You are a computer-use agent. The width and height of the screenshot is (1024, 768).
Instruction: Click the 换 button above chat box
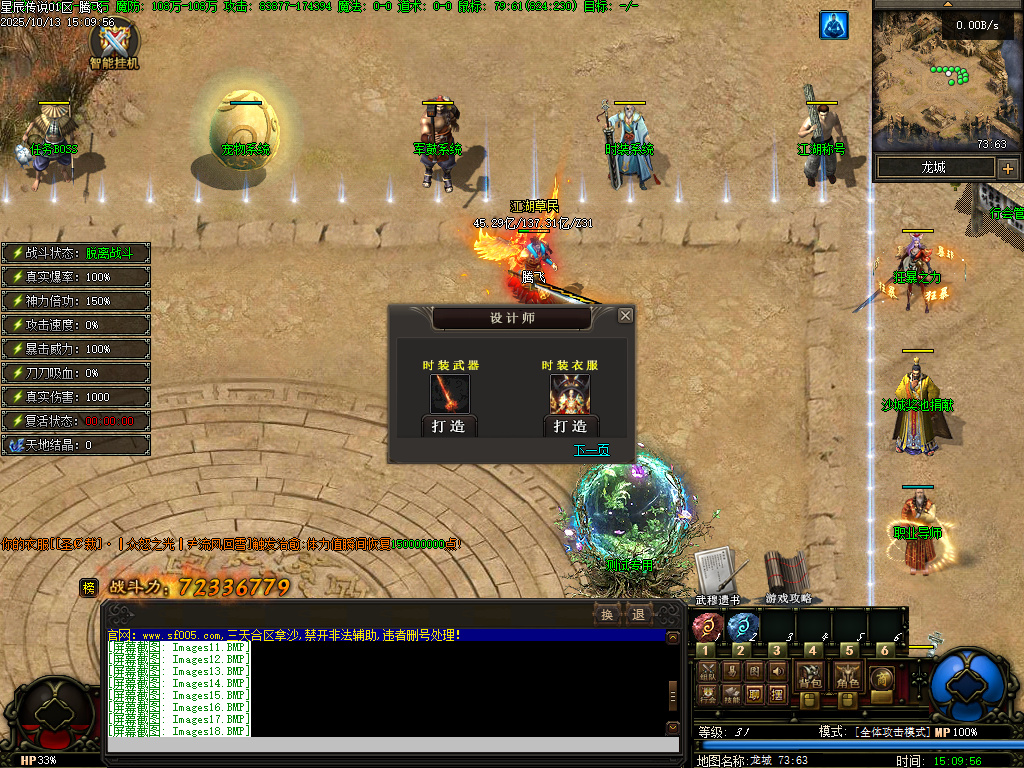(x=606, y=613)
